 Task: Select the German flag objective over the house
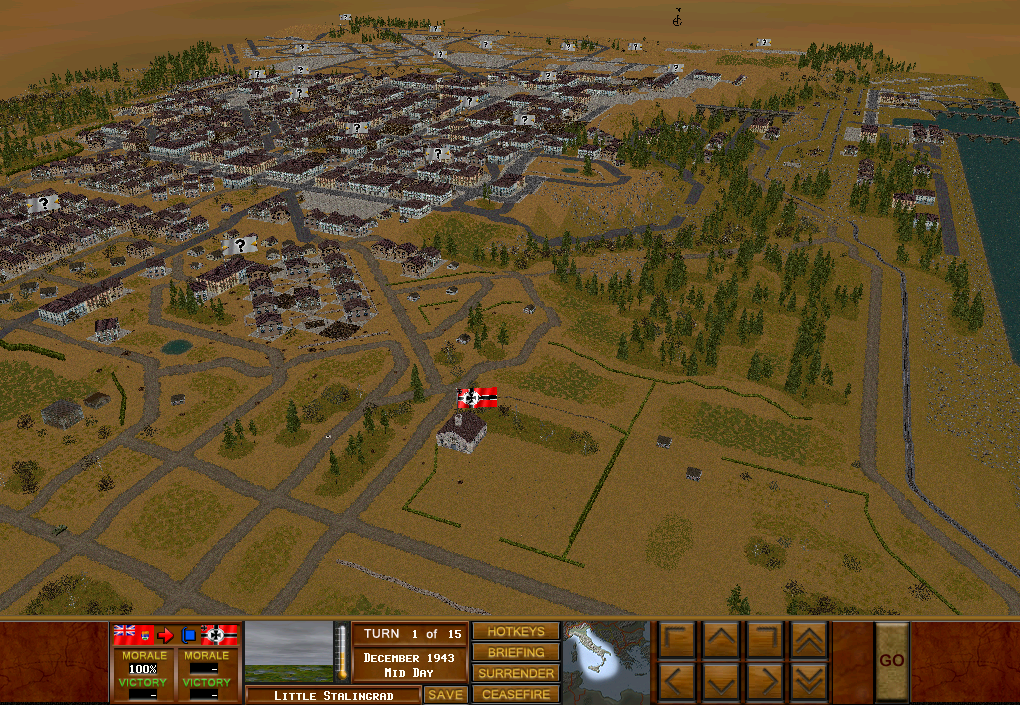coord(477,398)
